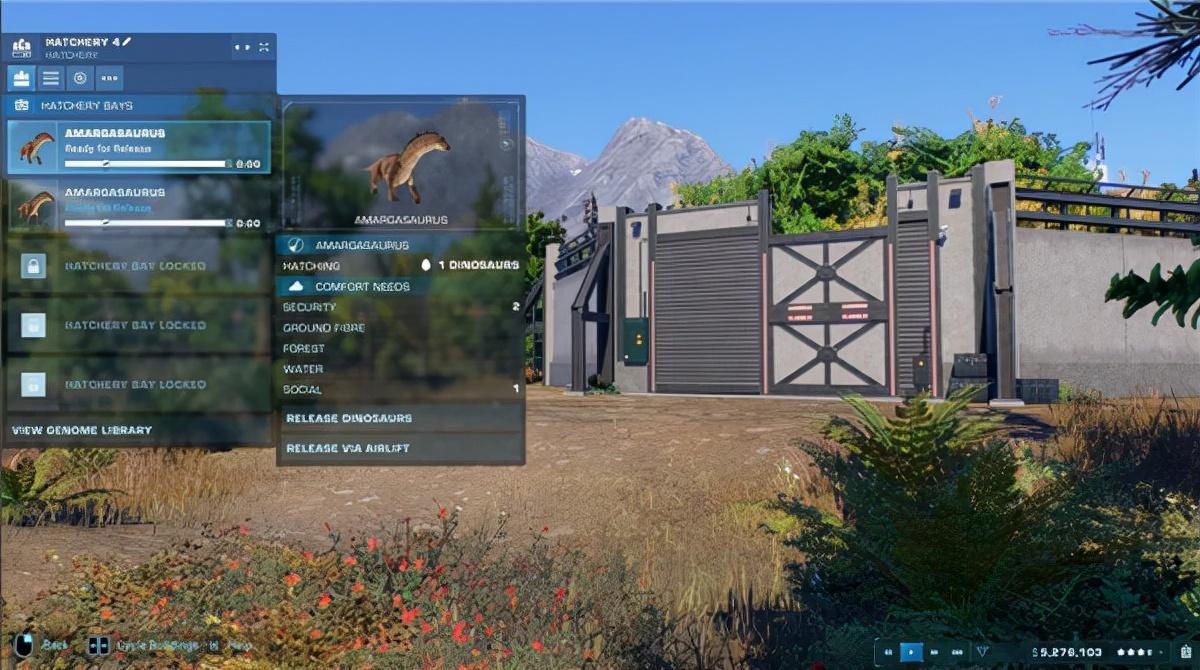The image size is (1200, 670).
Task: Open the three-dots more options tab
Action: pyautogui.click(x=109, y=78)
